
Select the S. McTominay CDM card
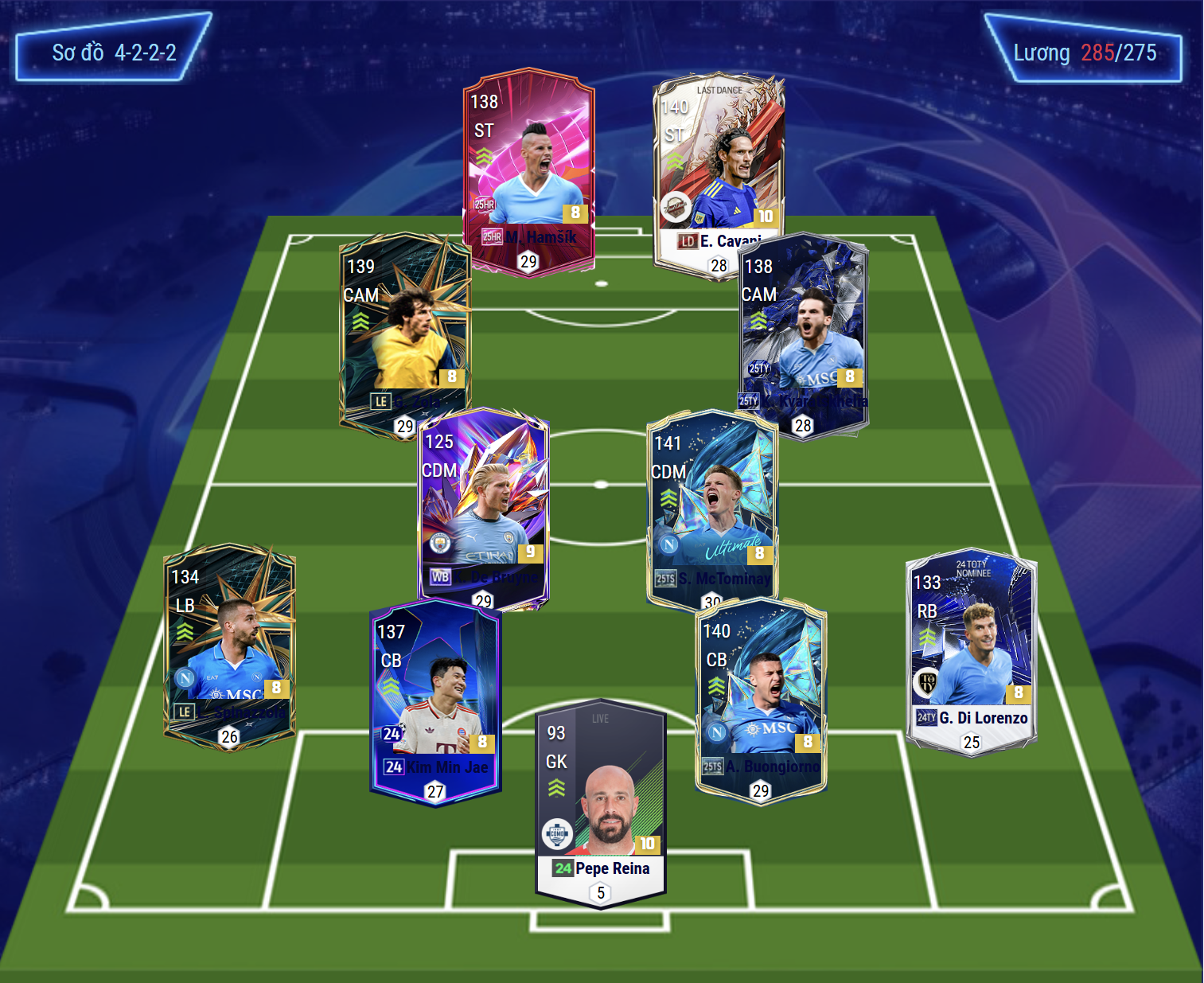tap(712, 509)
